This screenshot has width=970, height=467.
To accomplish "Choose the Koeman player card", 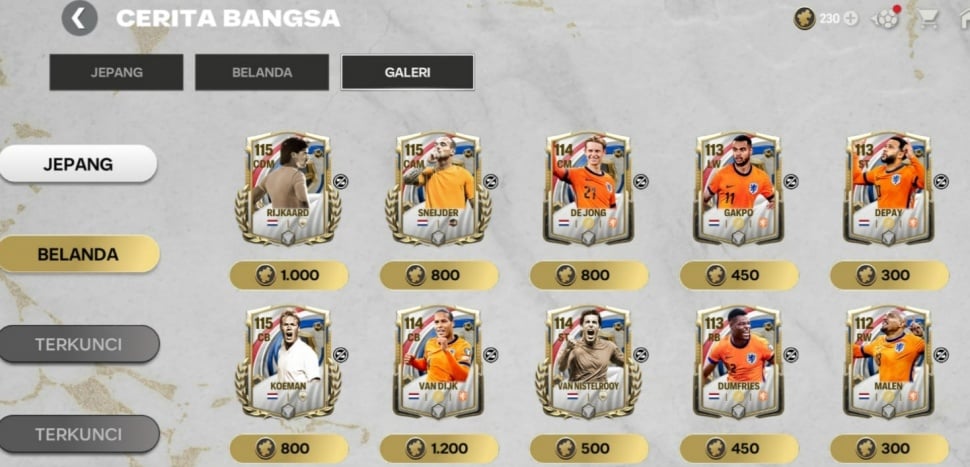I will pyautogui.click(x=288, y=362).
